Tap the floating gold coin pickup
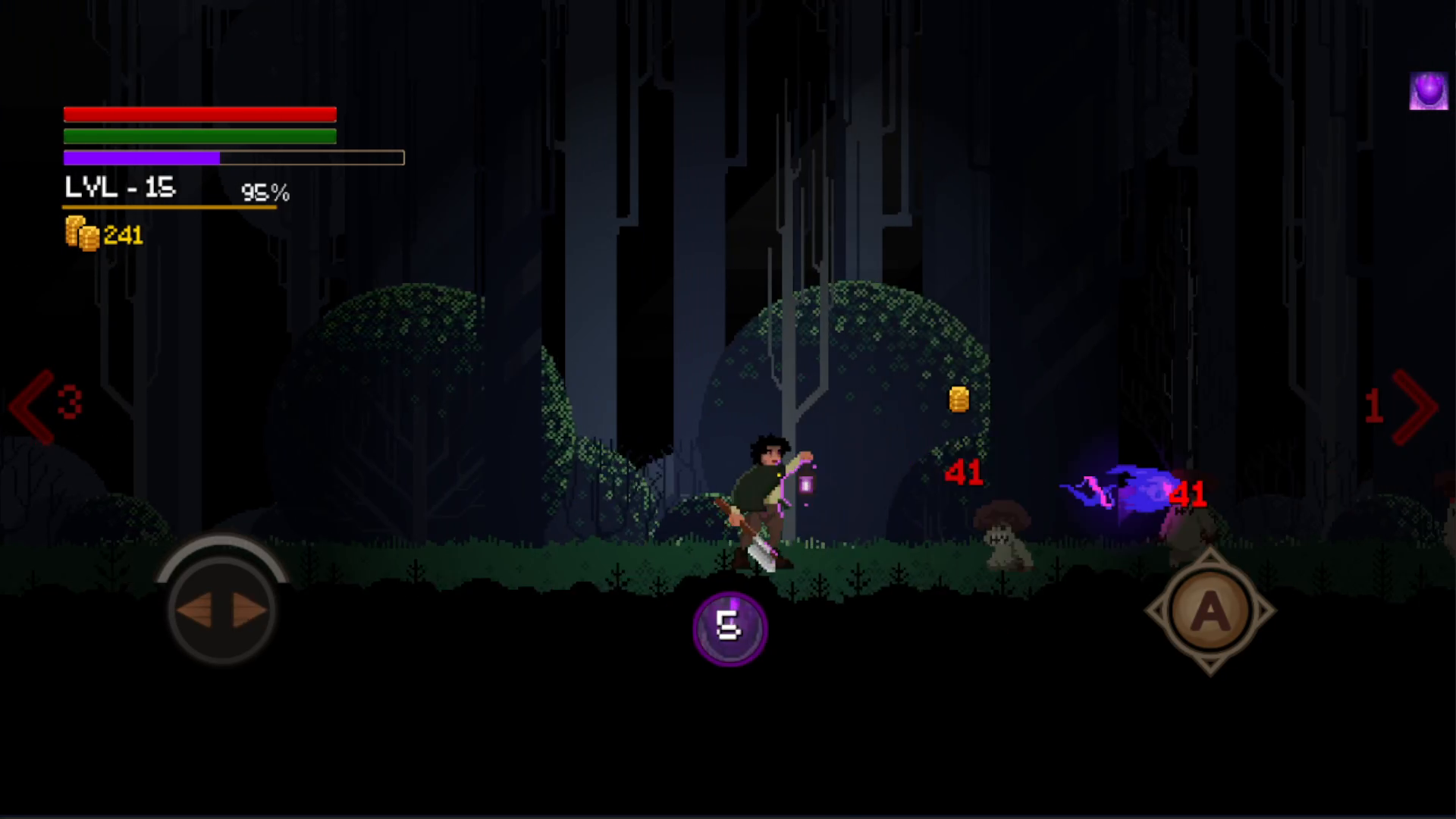The height and width of the screenshot is (819, 1456). pyautogui.click(x=959, y=400)
